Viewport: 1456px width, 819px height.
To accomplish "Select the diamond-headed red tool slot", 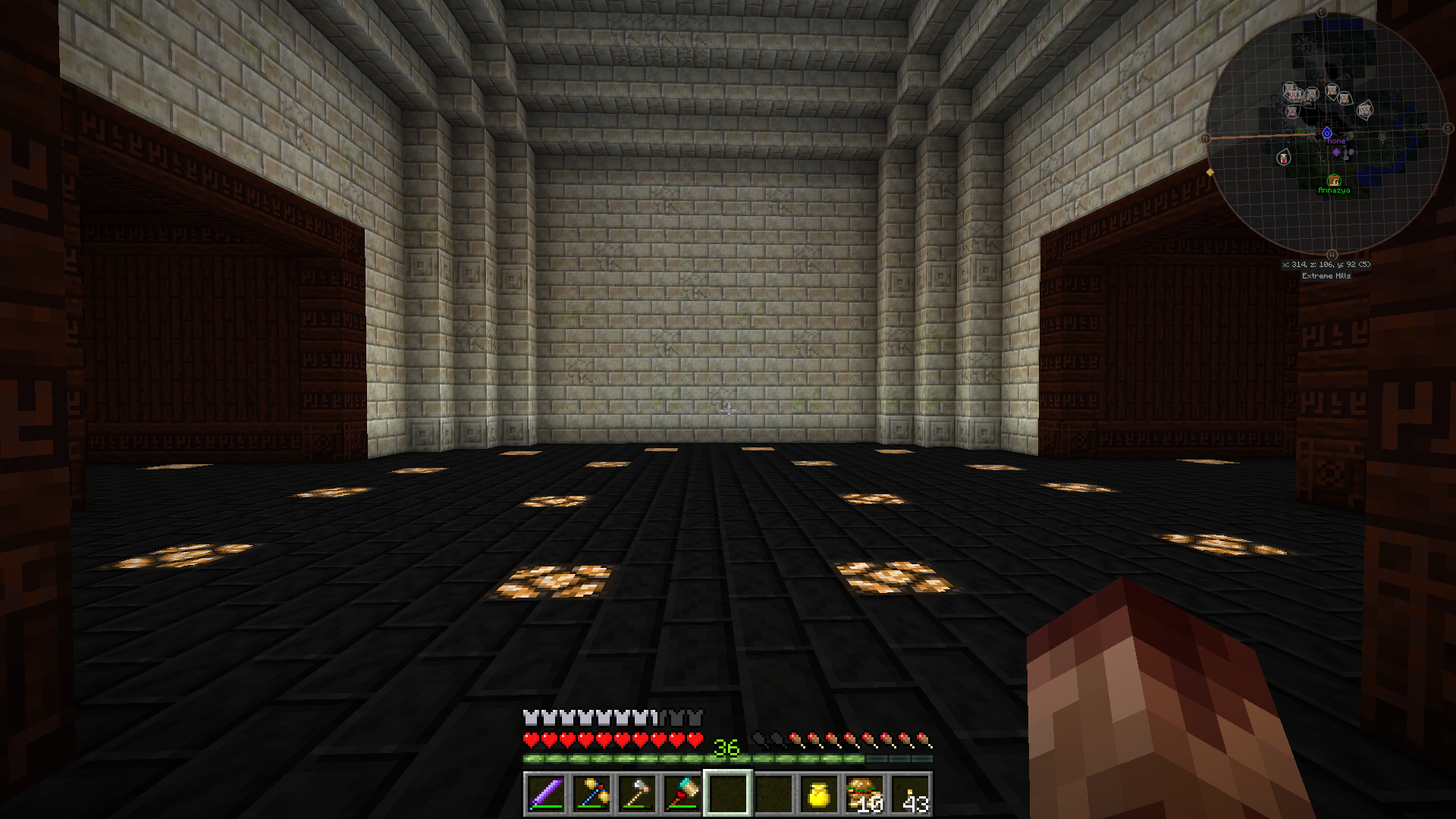I will [x=682, y=793].
